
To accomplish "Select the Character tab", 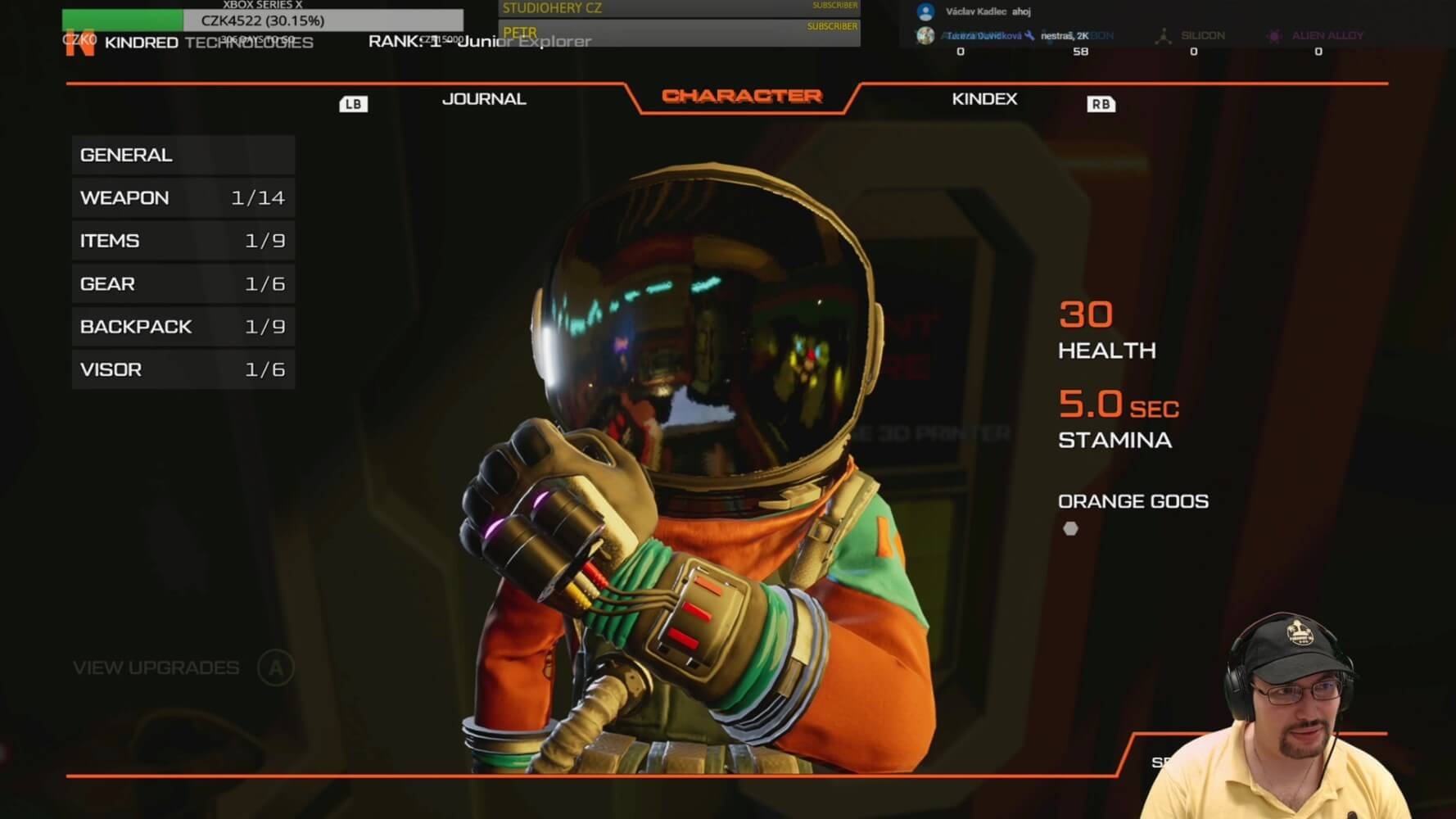I will pos(741,96).
